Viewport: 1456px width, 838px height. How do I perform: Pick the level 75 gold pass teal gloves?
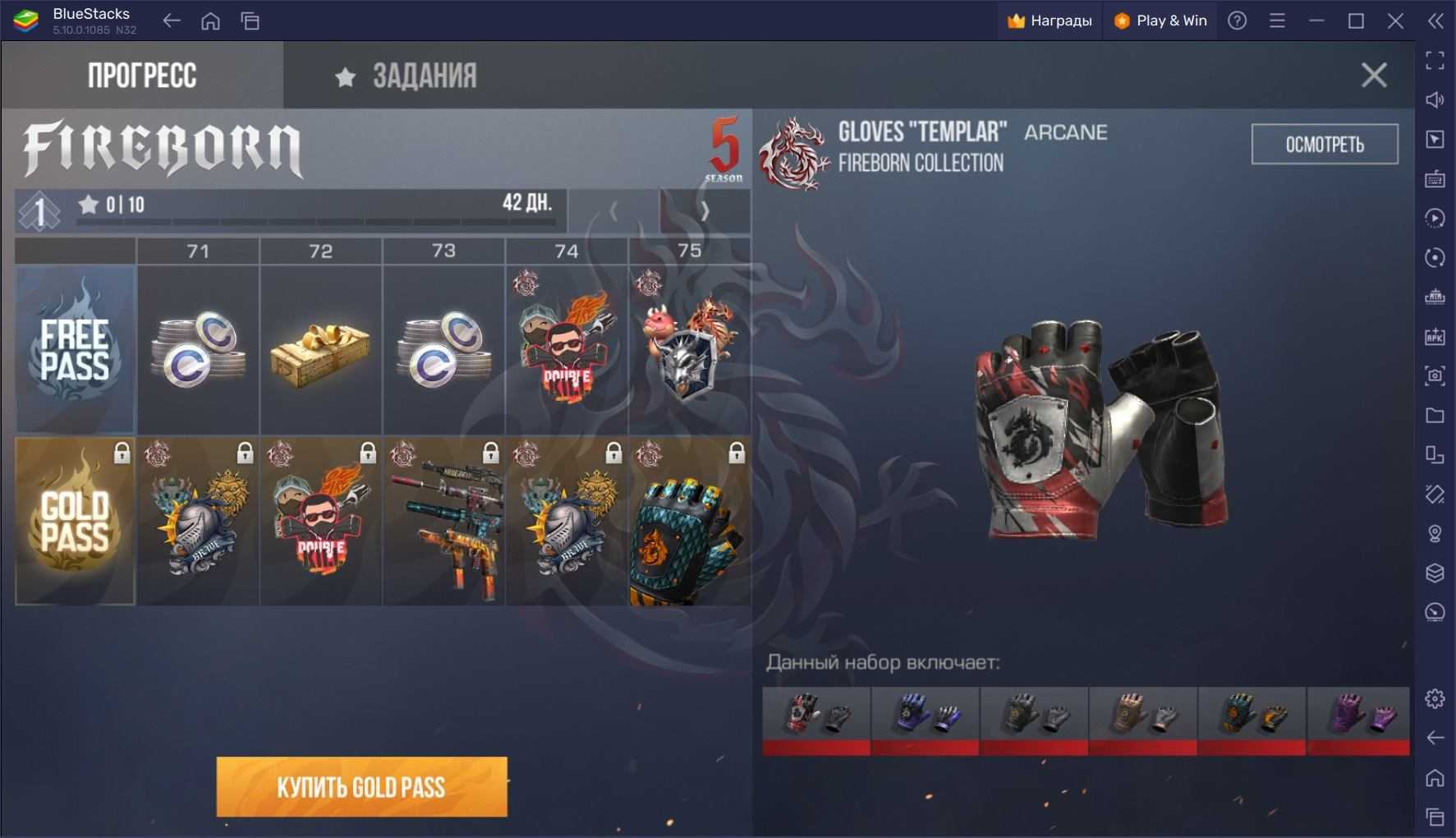click(690, 522)
